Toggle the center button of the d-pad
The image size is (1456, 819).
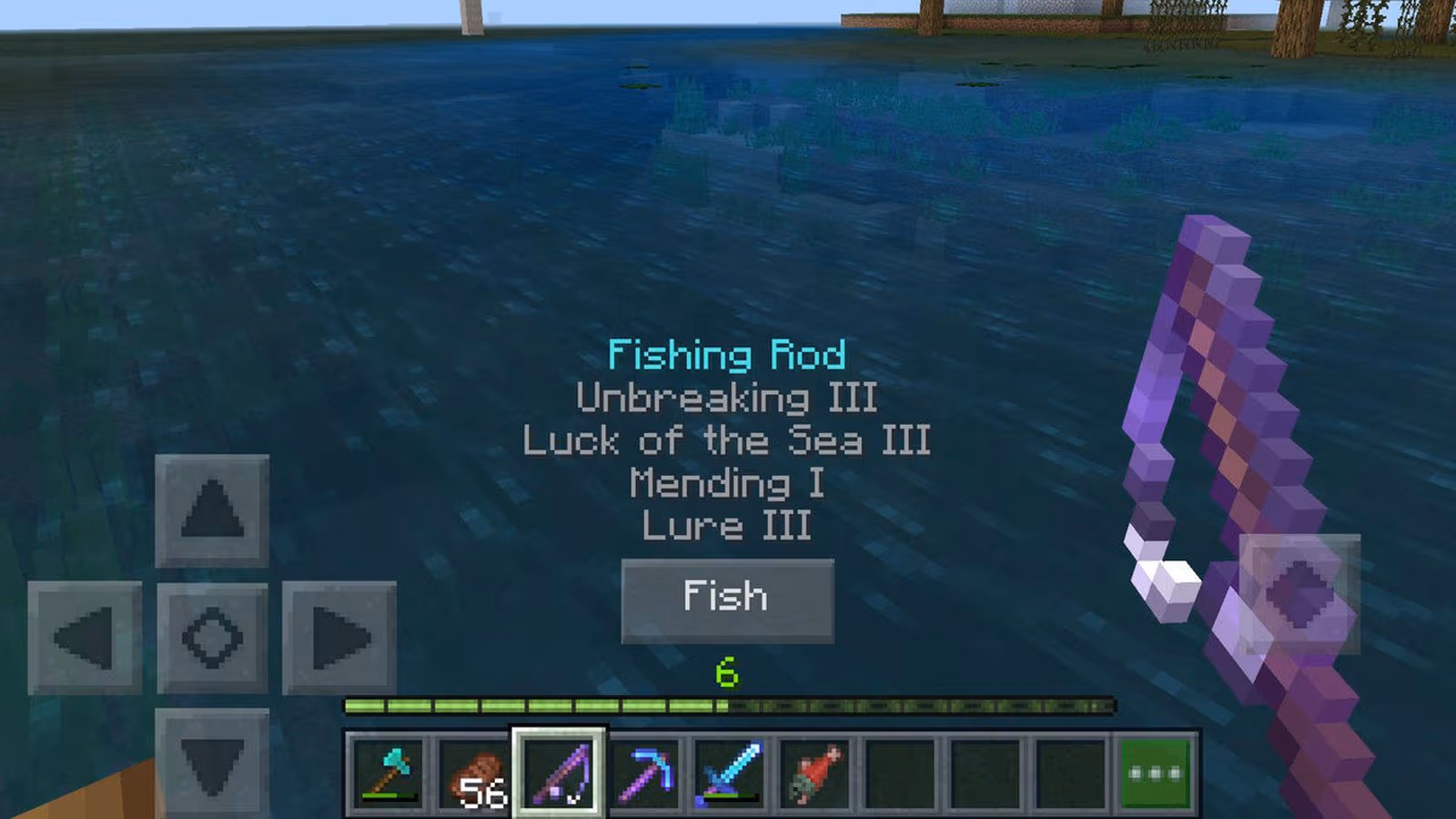click(214, 638)
